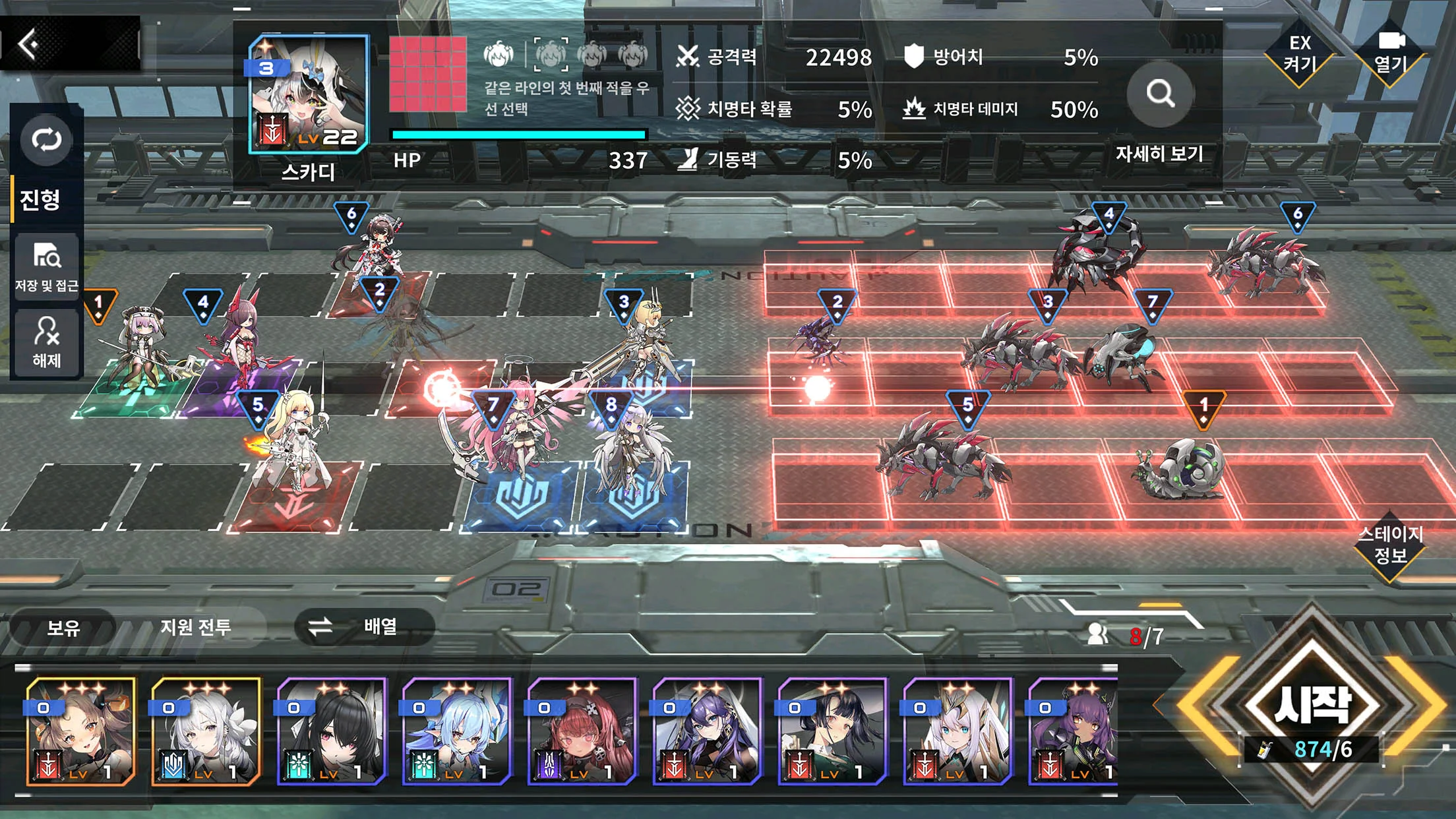Open 자세히 보기 magnifier details
The width and height of the screenshot is (1456, 819).
pos(1160,94)
